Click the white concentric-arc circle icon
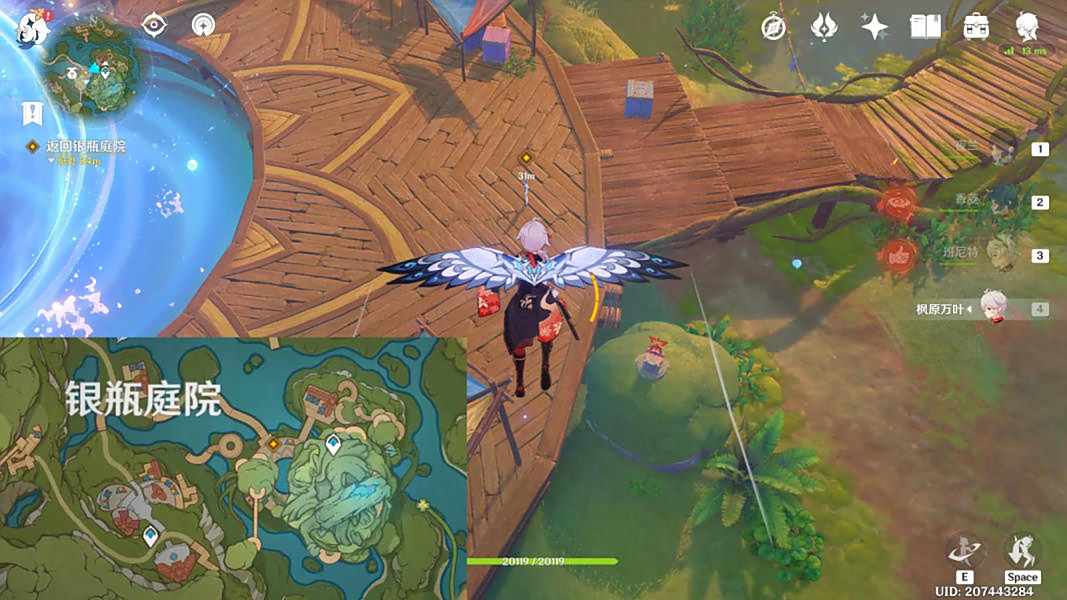 pos(205,25)
